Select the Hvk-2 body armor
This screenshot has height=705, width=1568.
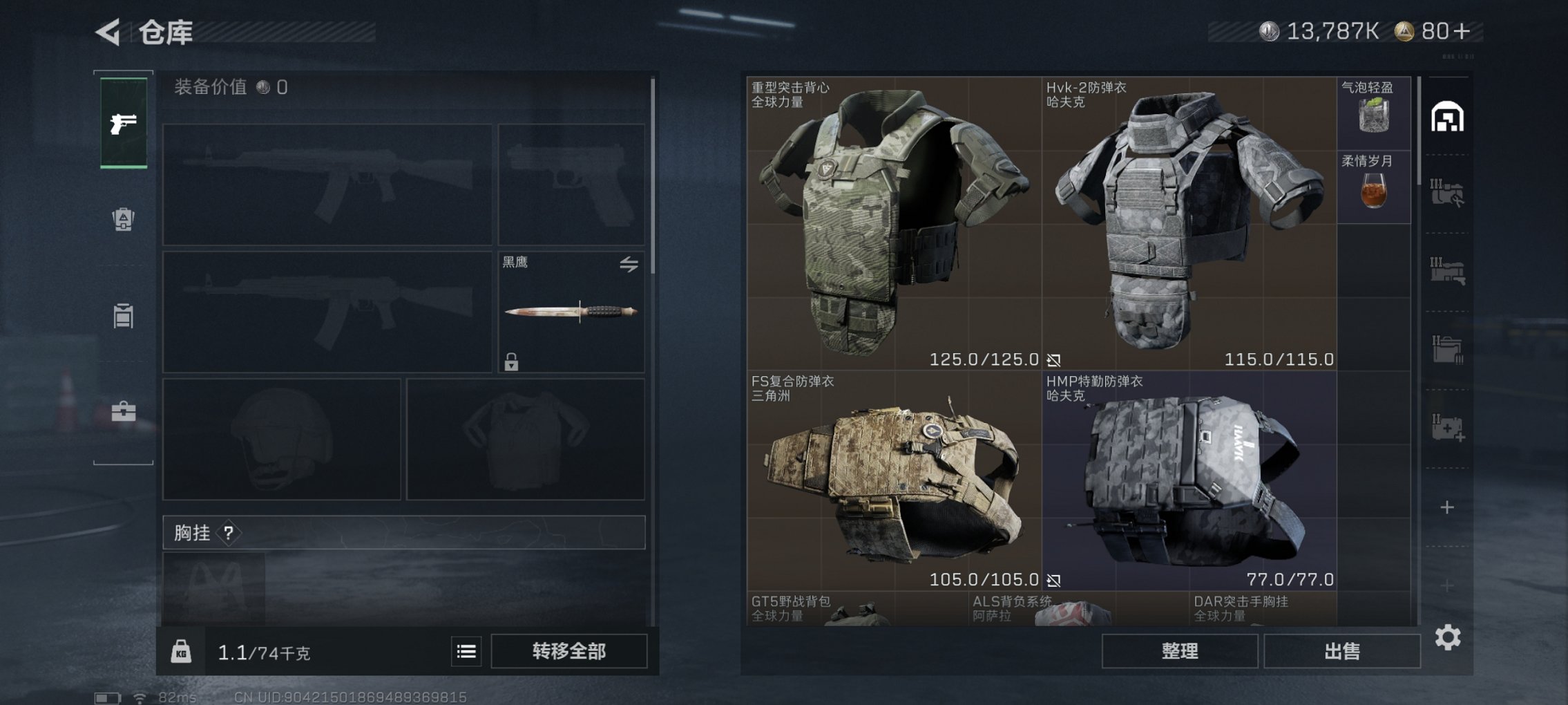point(1188,223)
